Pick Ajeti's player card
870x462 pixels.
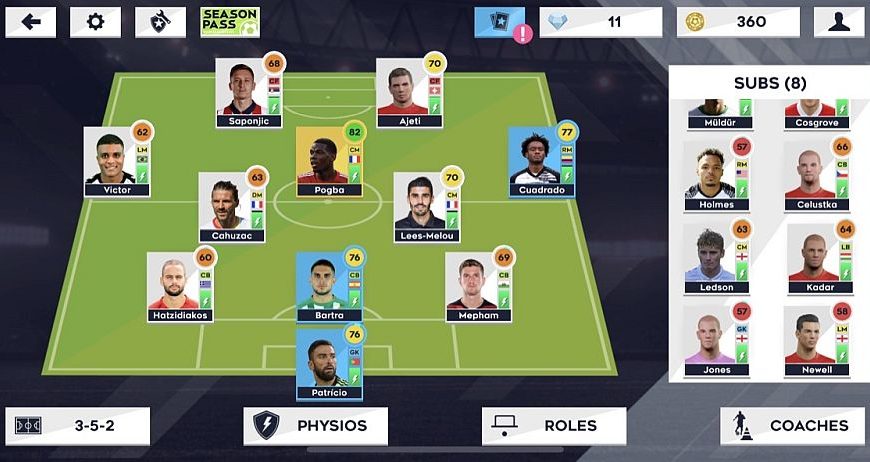point(408,93)
